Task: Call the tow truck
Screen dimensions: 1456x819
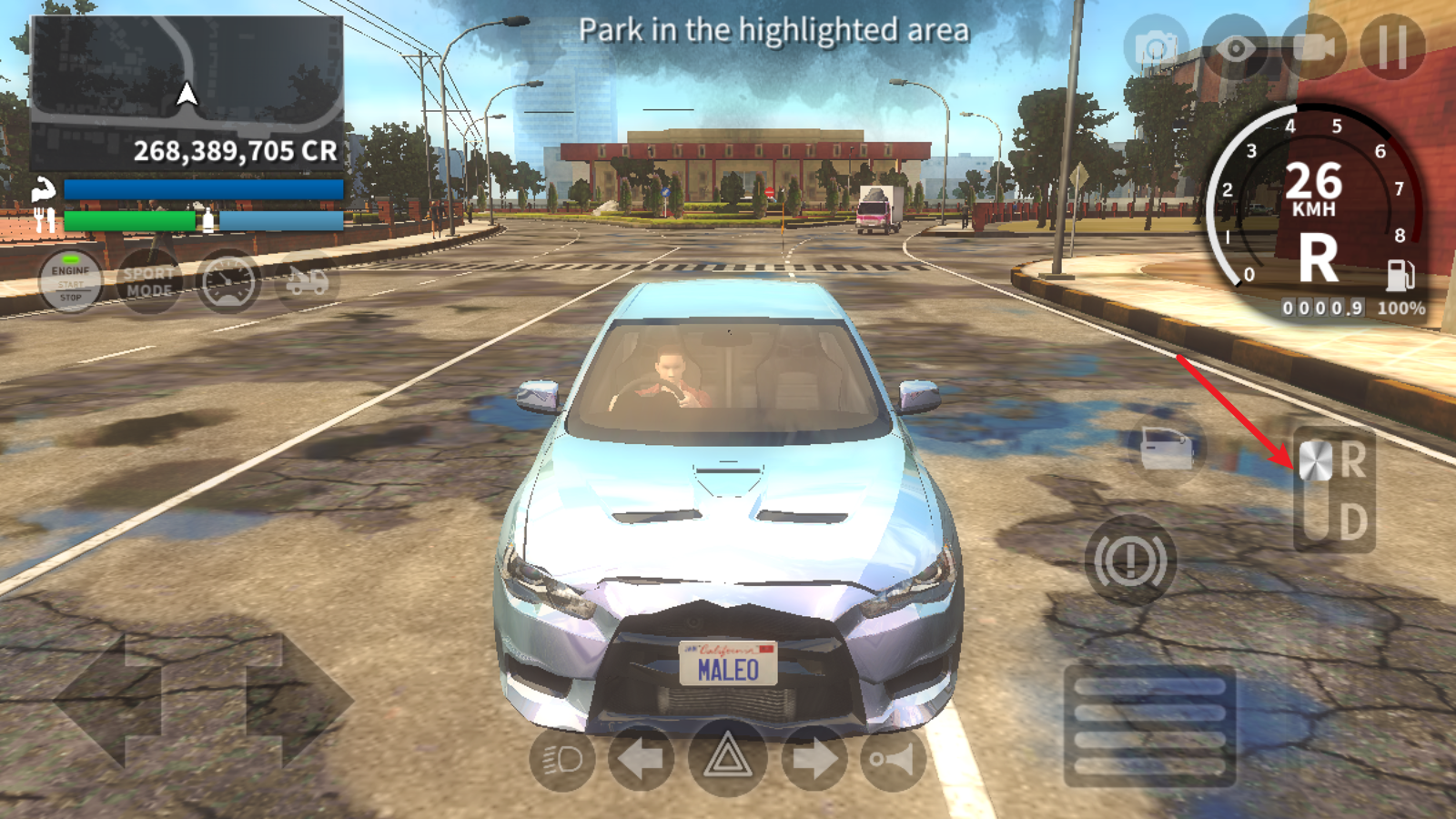Action: tap(307, 282)
